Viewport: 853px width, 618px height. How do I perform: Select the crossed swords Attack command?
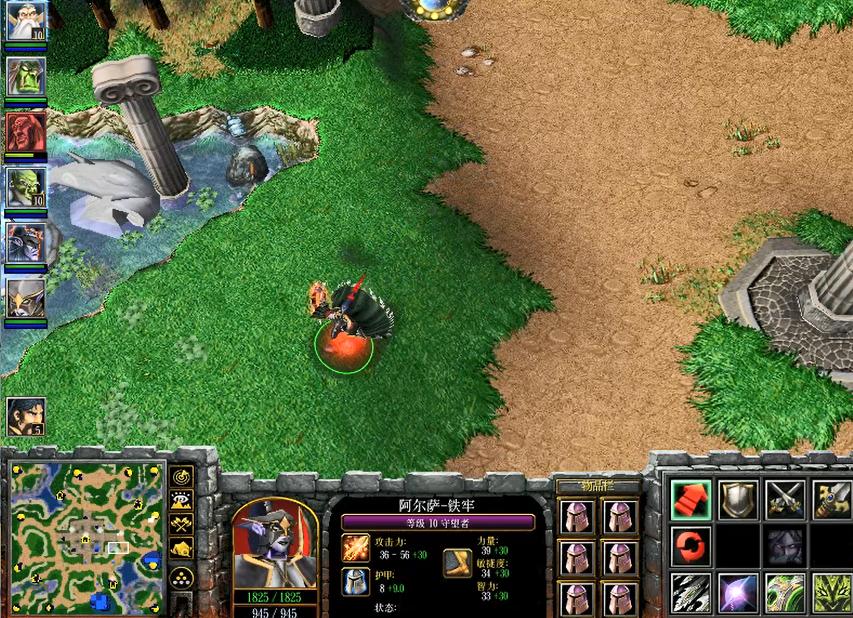[x=786, y=499]
